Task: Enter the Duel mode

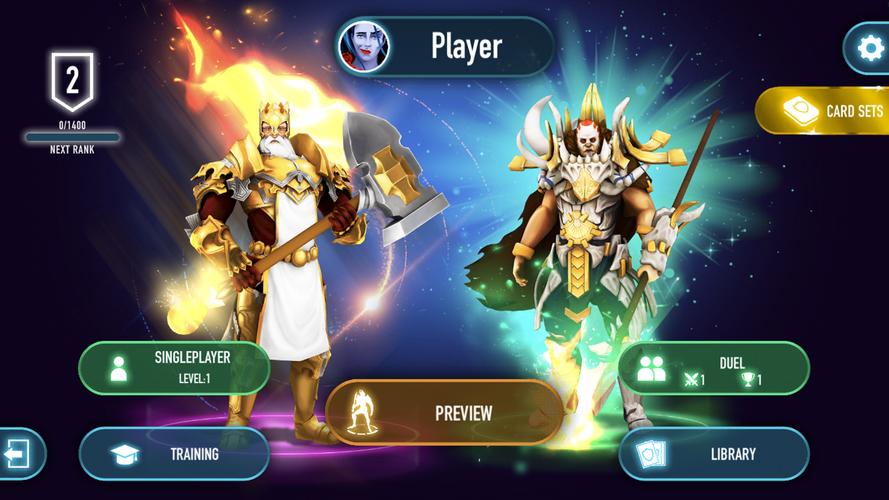Action: pyautogui.click(x=713, y=367)
